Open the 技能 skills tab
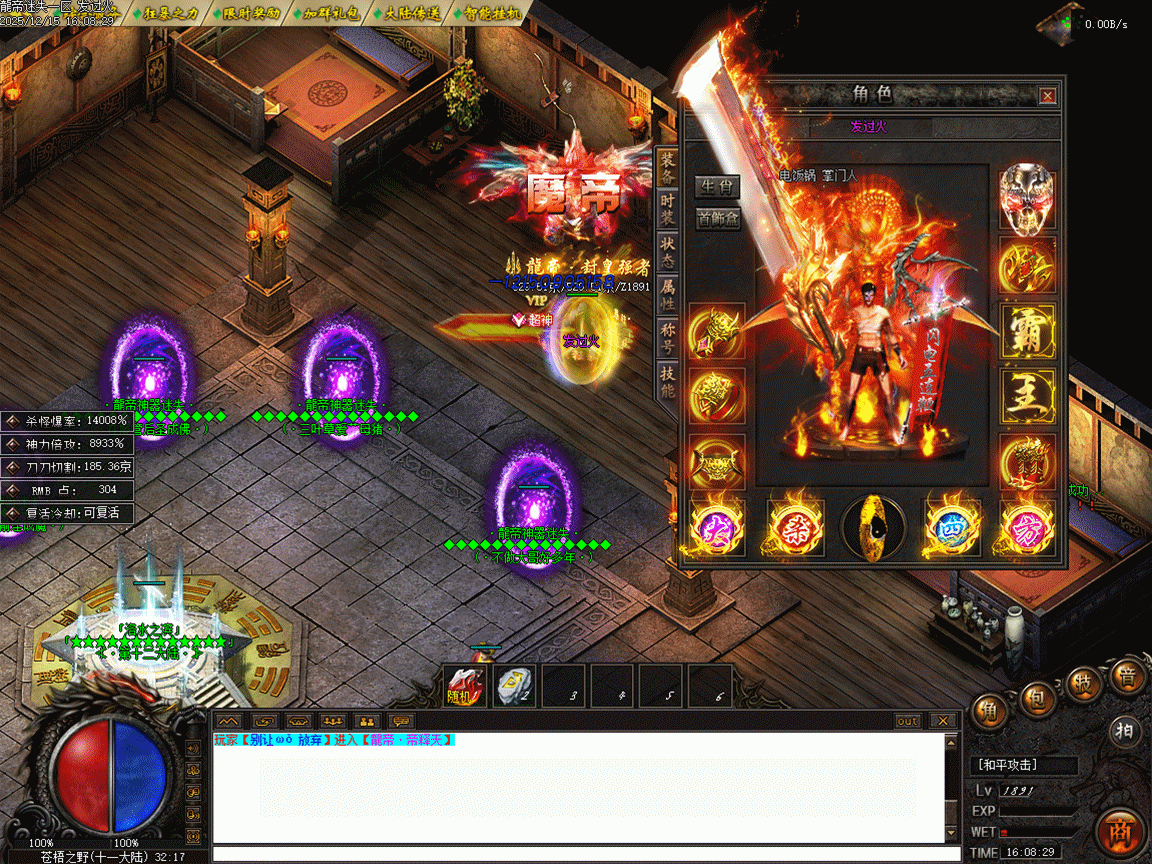Image resolution: width=1152 pixels, height=864 pixels. click(668, 380)
